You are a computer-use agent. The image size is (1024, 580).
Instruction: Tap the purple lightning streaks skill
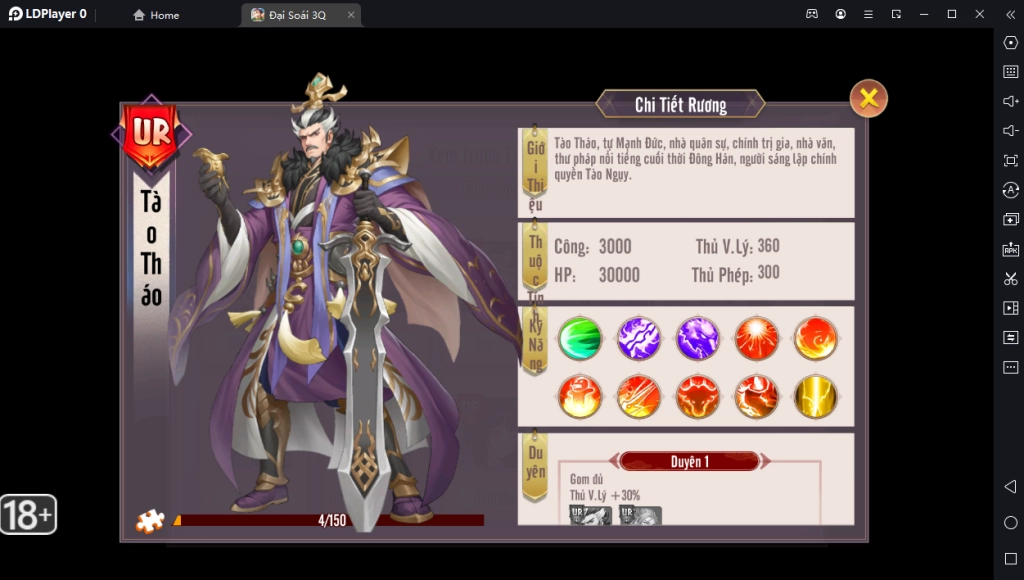[638, 338]
